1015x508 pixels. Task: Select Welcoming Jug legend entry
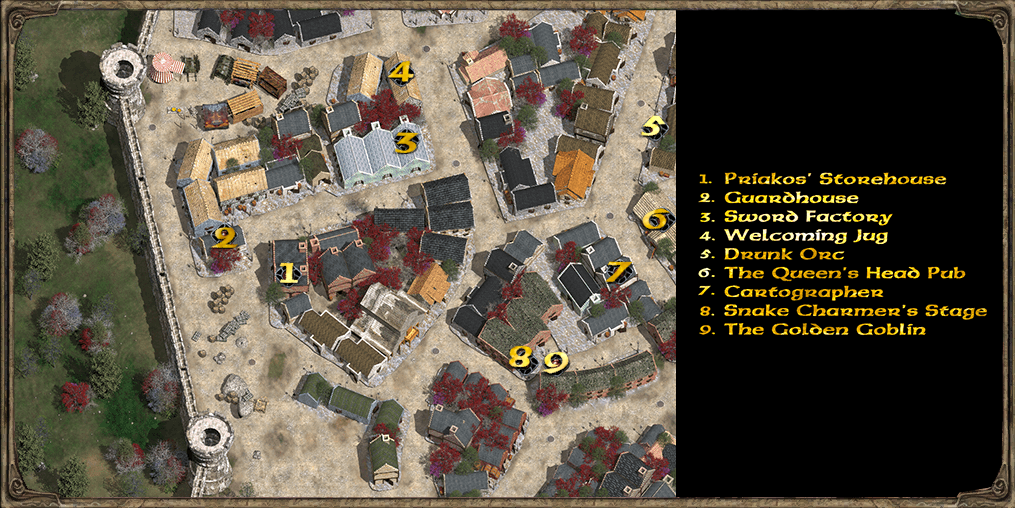pyautogui.click(x=805, y=236)
